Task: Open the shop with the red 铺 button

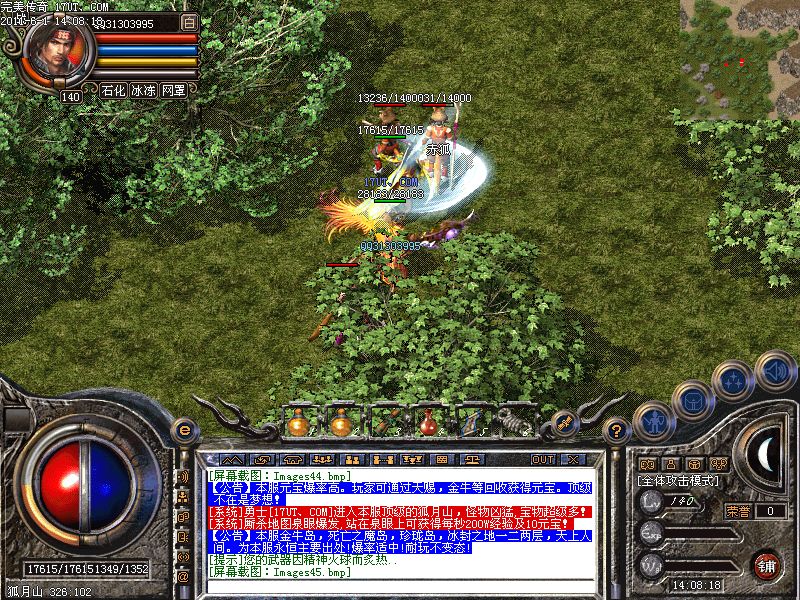Action: 768,564
